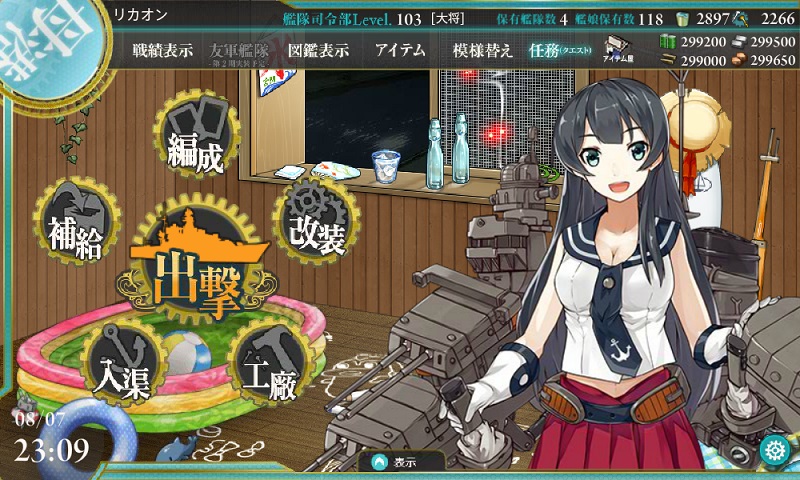The width and height of the screenshot is (800, 480).
Task: Select the 友軍艦隊 friendly fleet tab
Action: point(240,50)
